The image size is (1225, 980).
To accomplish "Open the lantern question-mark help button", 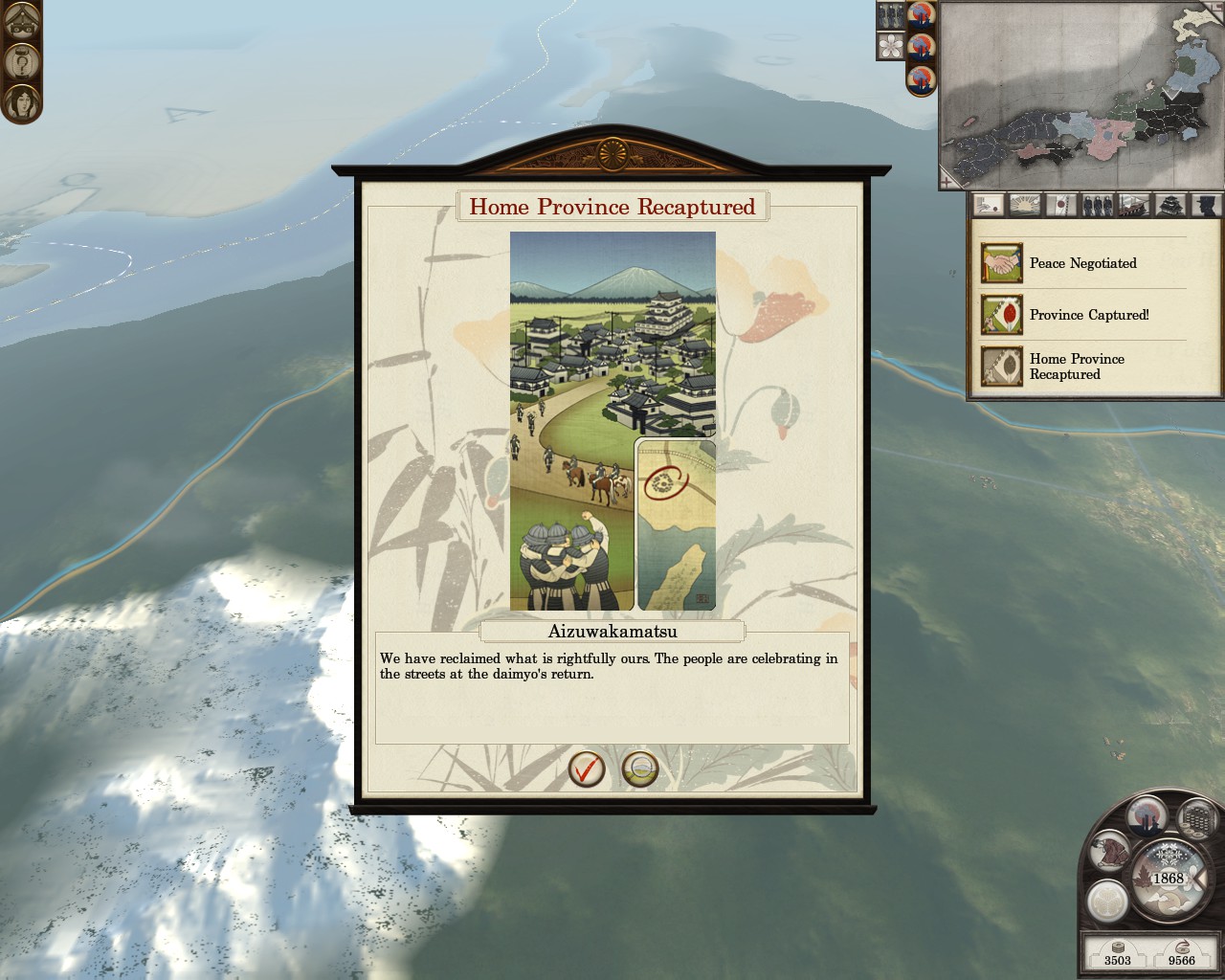I will click(x=21, y=62).
